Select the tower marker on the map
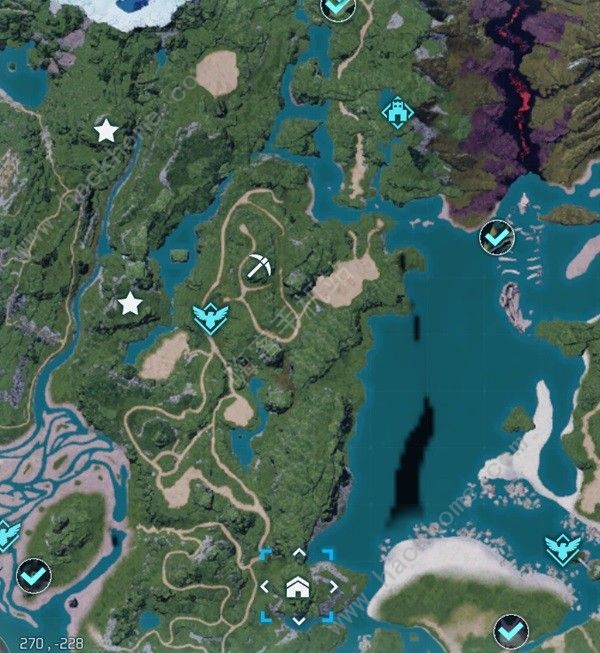600x653 pixels. pos(397,112)
